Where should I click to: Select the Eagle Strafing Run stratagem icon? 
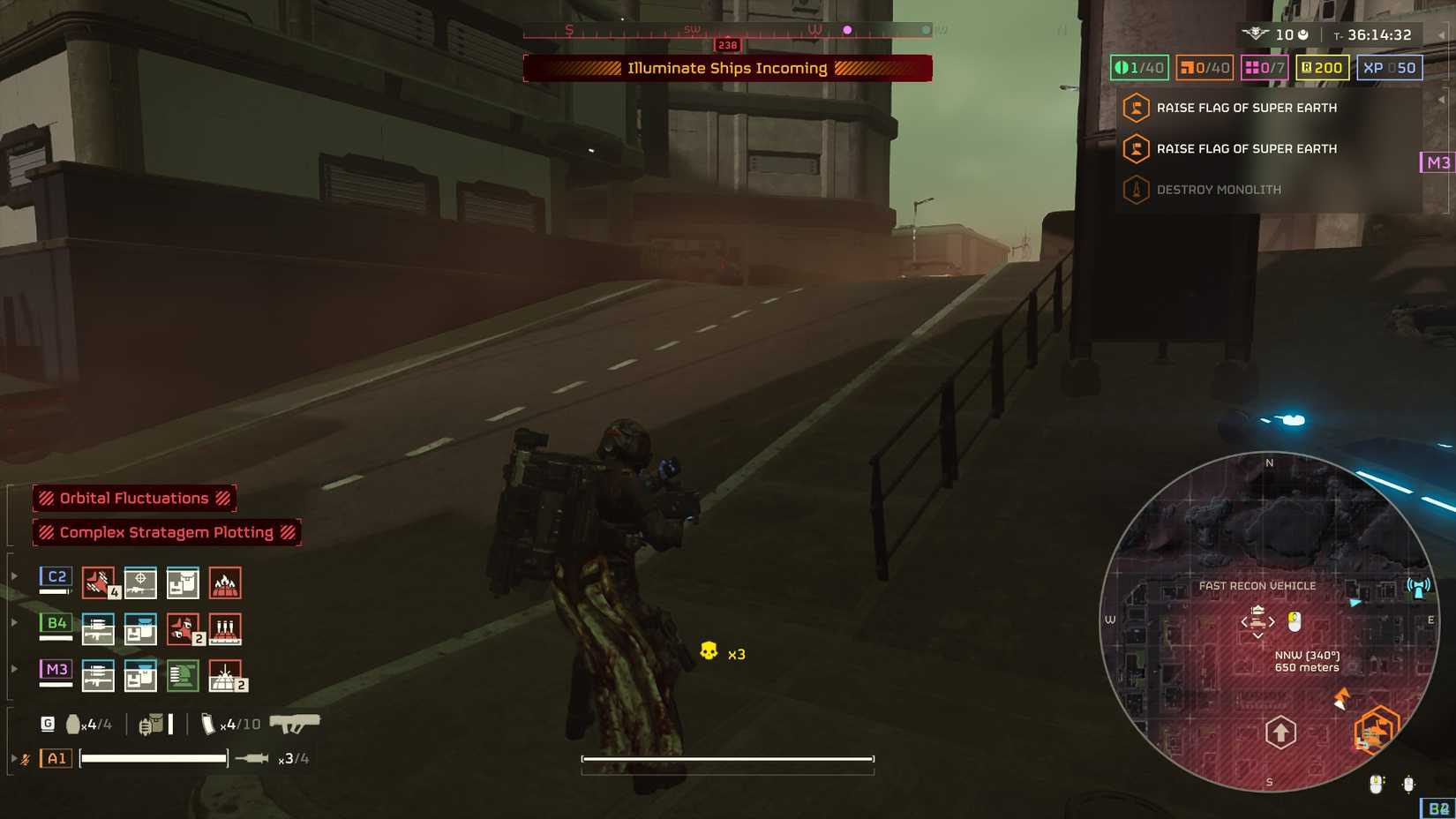(x=100, y=582)
